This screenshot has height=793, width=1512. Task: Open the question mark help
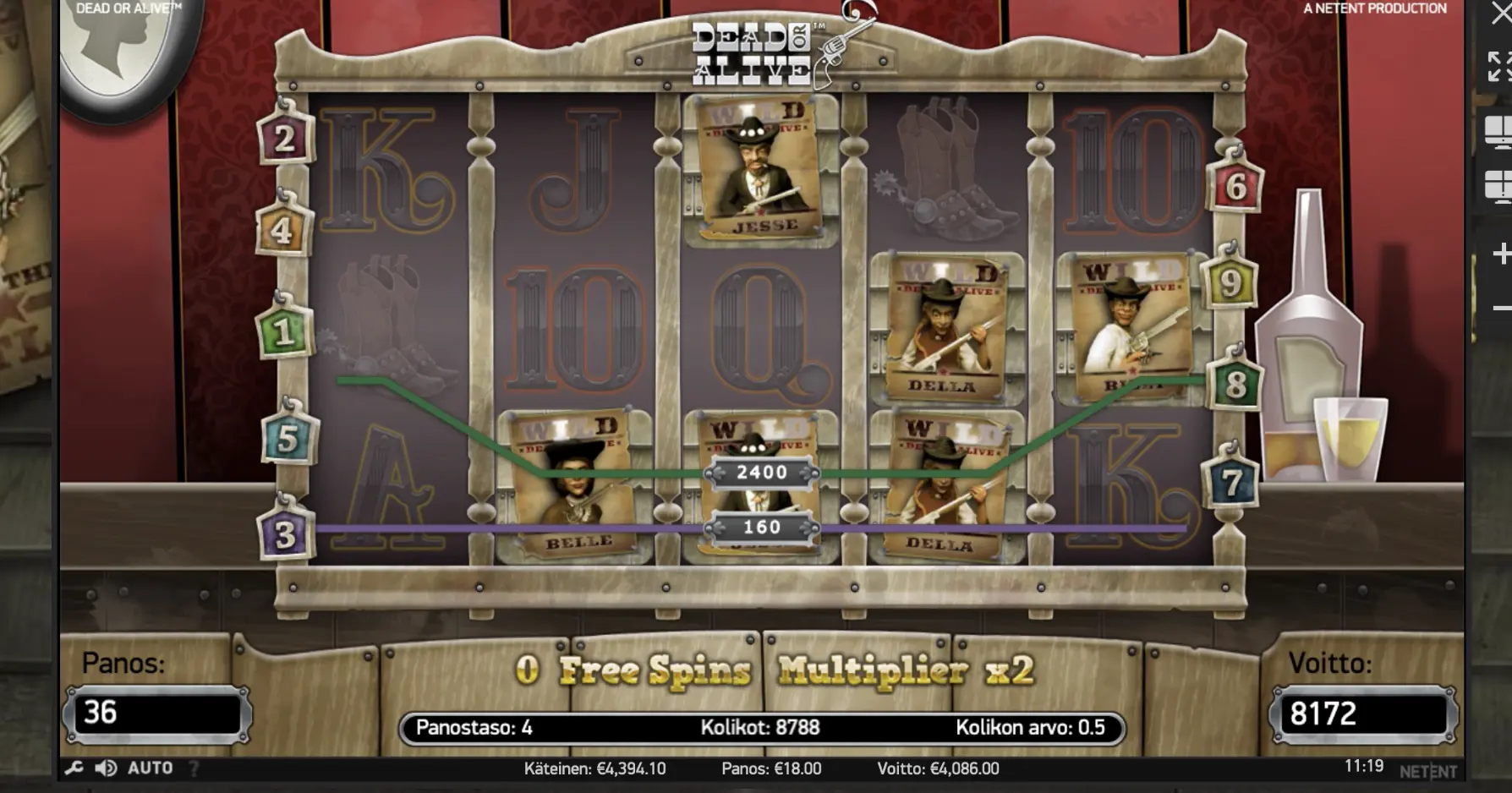pyautogui.click(x=194, y=768)
